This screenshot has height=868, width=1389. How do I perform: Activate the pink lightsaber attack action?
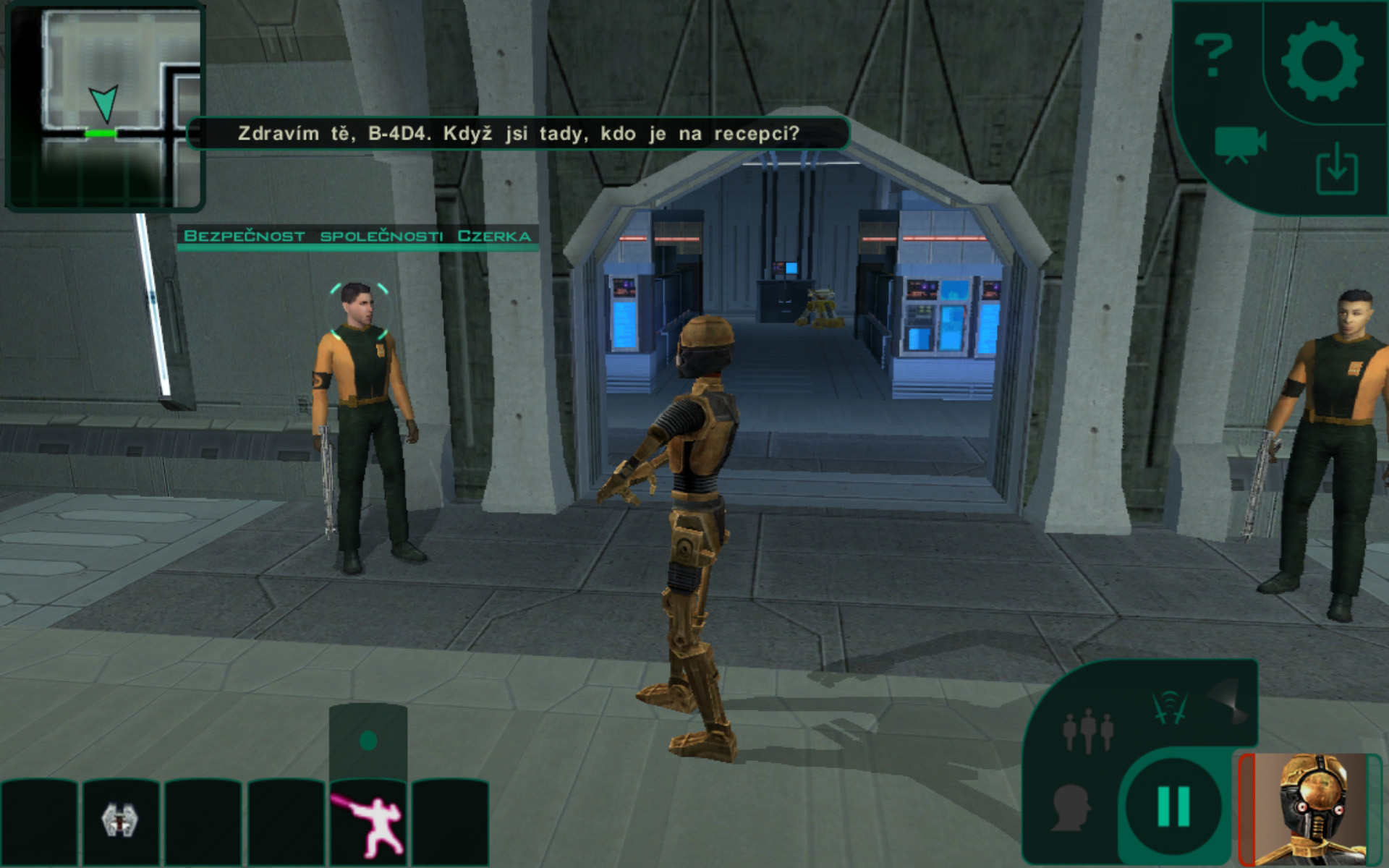click(368, 822)
